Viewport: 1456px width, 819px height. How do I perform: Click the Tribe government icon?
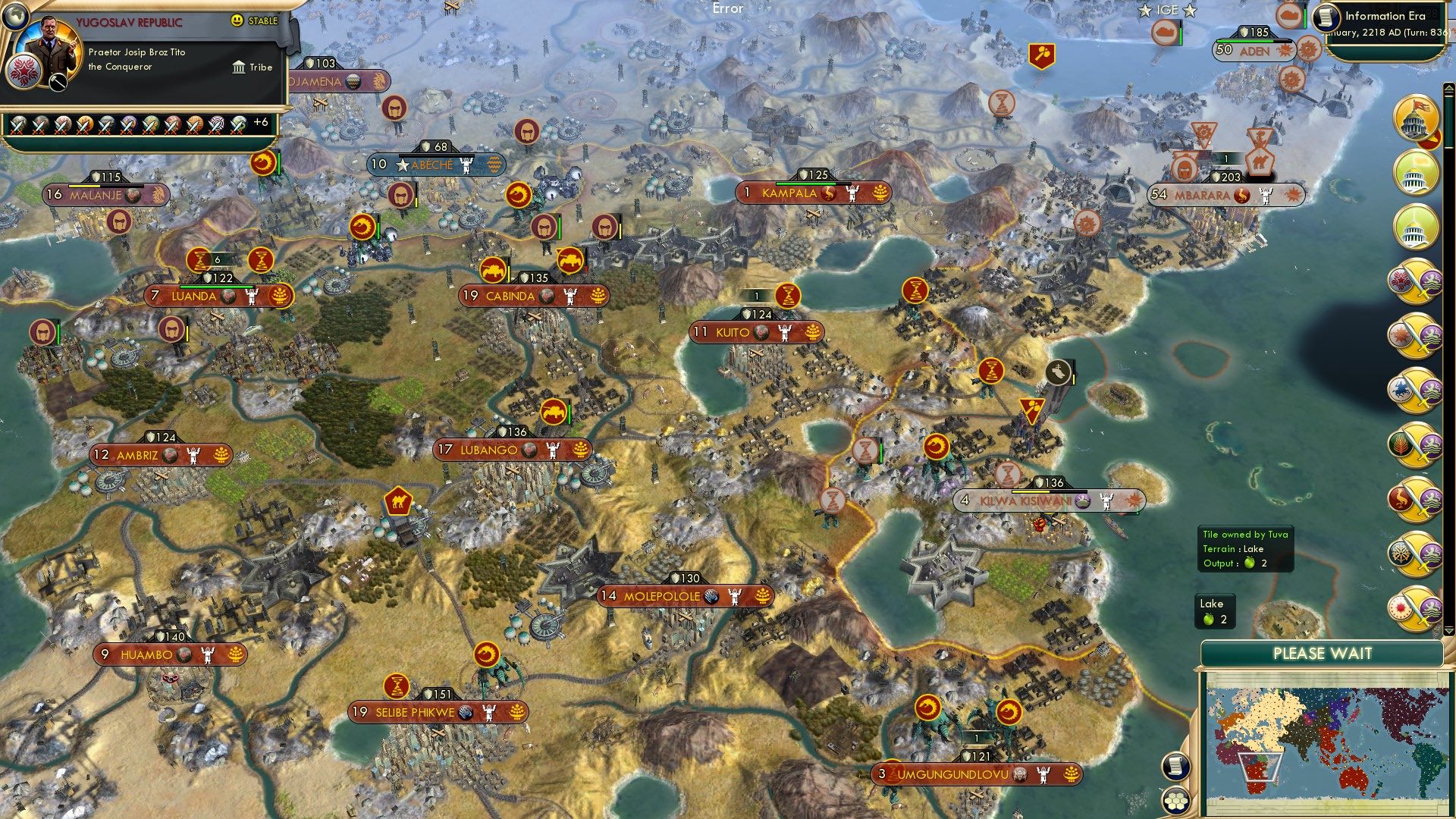tap(239, 67)
